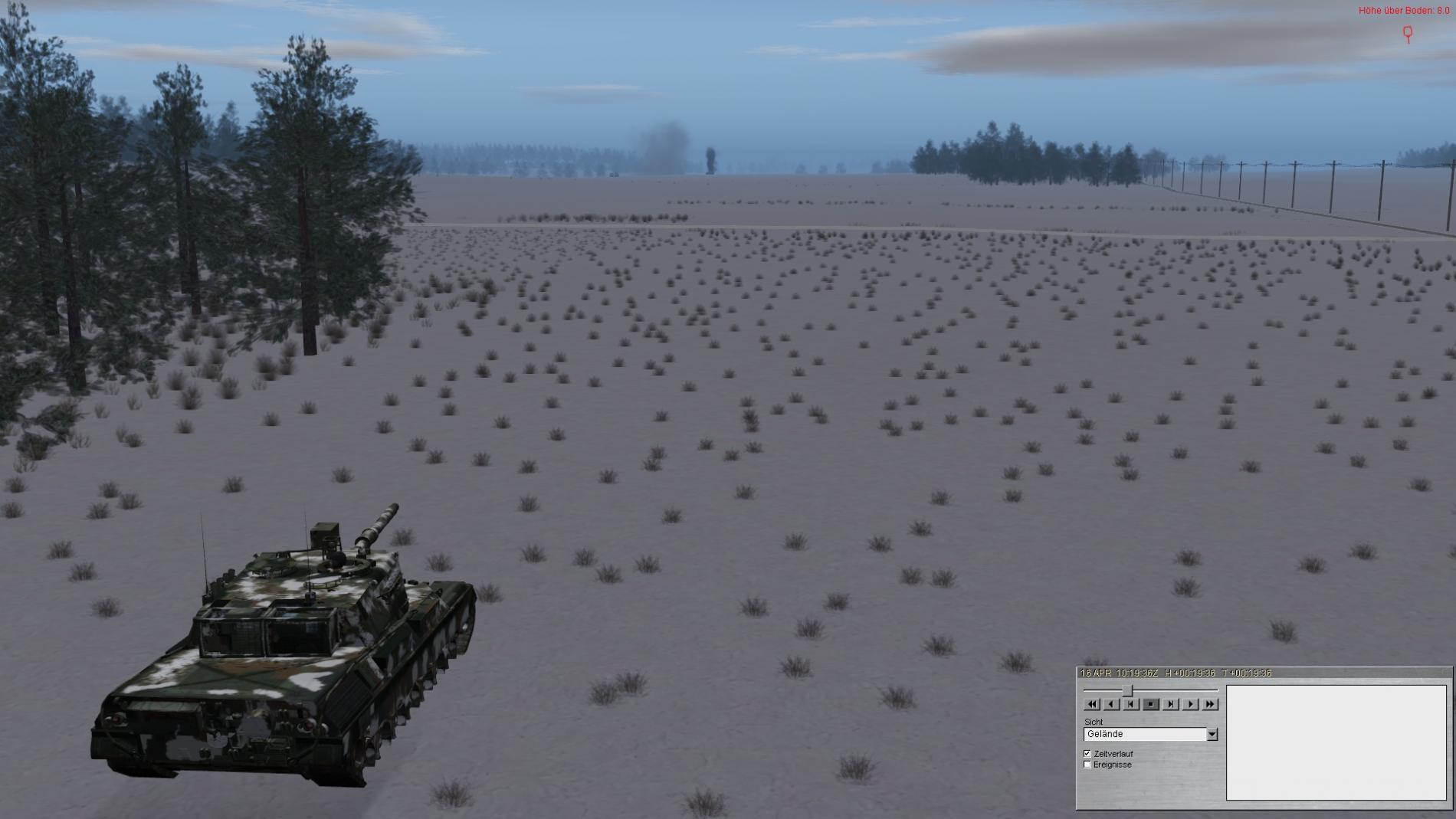Viewport: 1456px width, 819px height.
Task: Click the empty white event log box
Action: pyautogui.click(x=1336, y=742)
